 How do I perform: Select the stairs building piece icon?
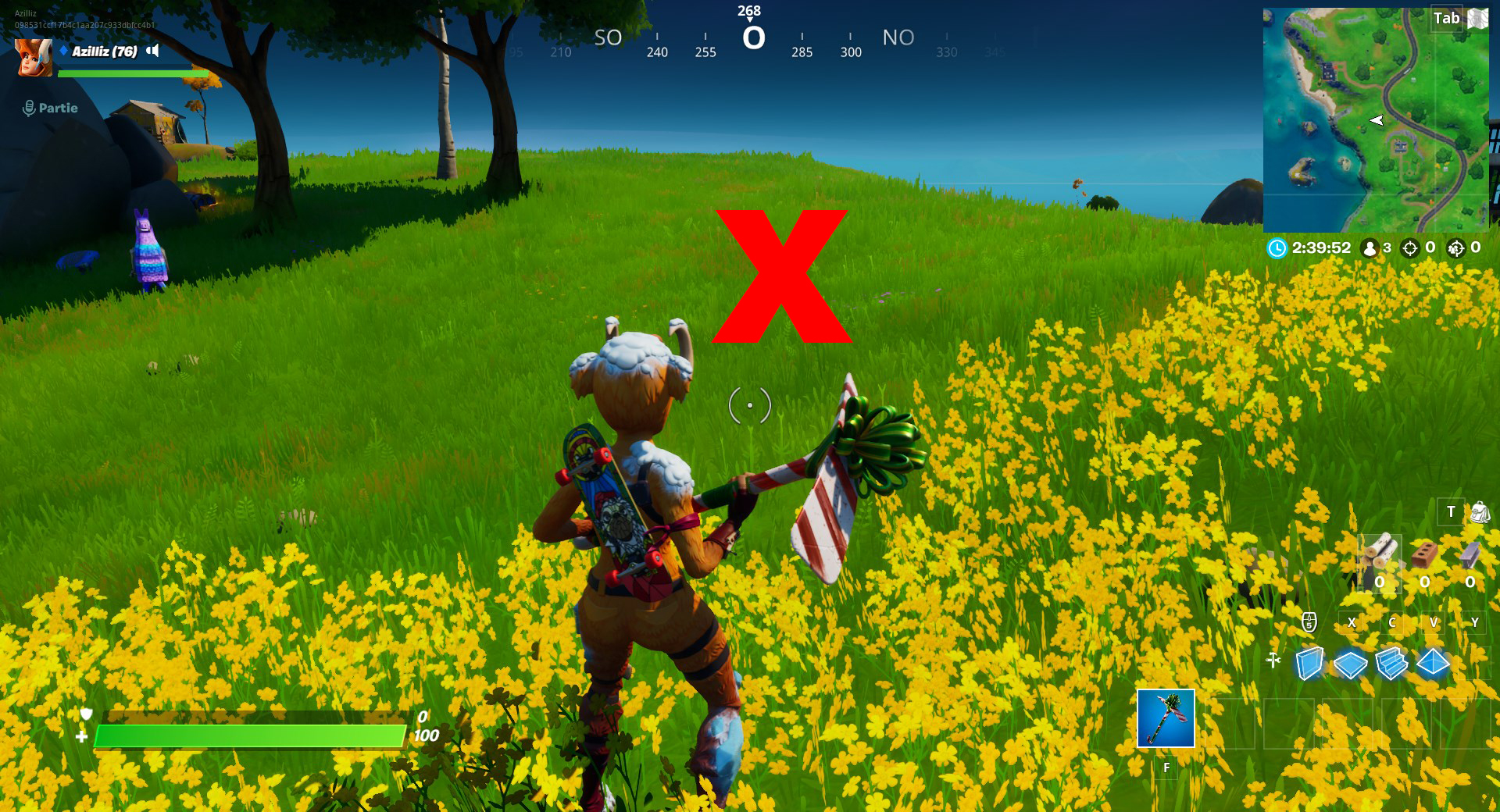[1390, 663]
